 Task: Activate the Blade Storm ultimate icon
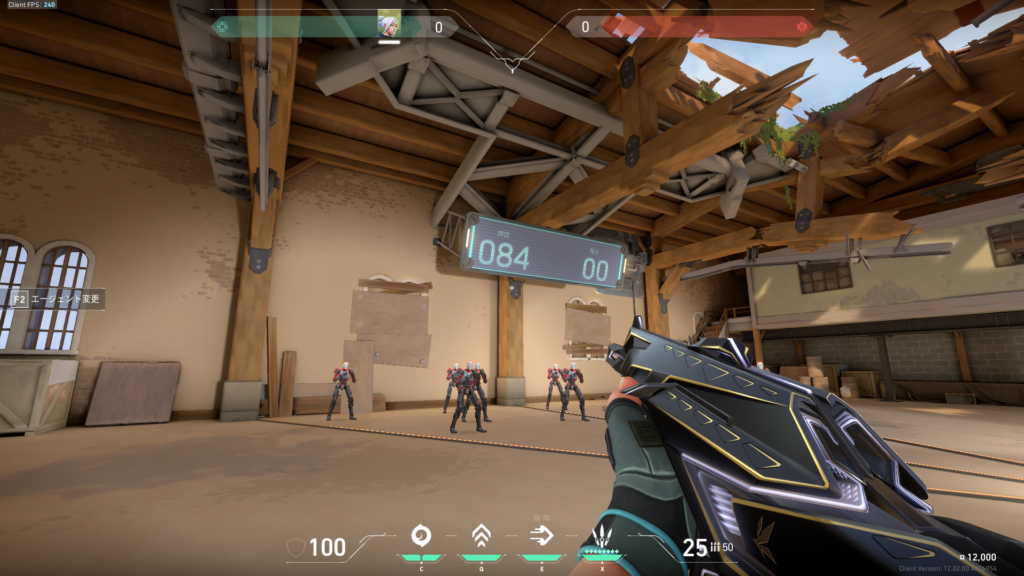click(x=602, y=536)
